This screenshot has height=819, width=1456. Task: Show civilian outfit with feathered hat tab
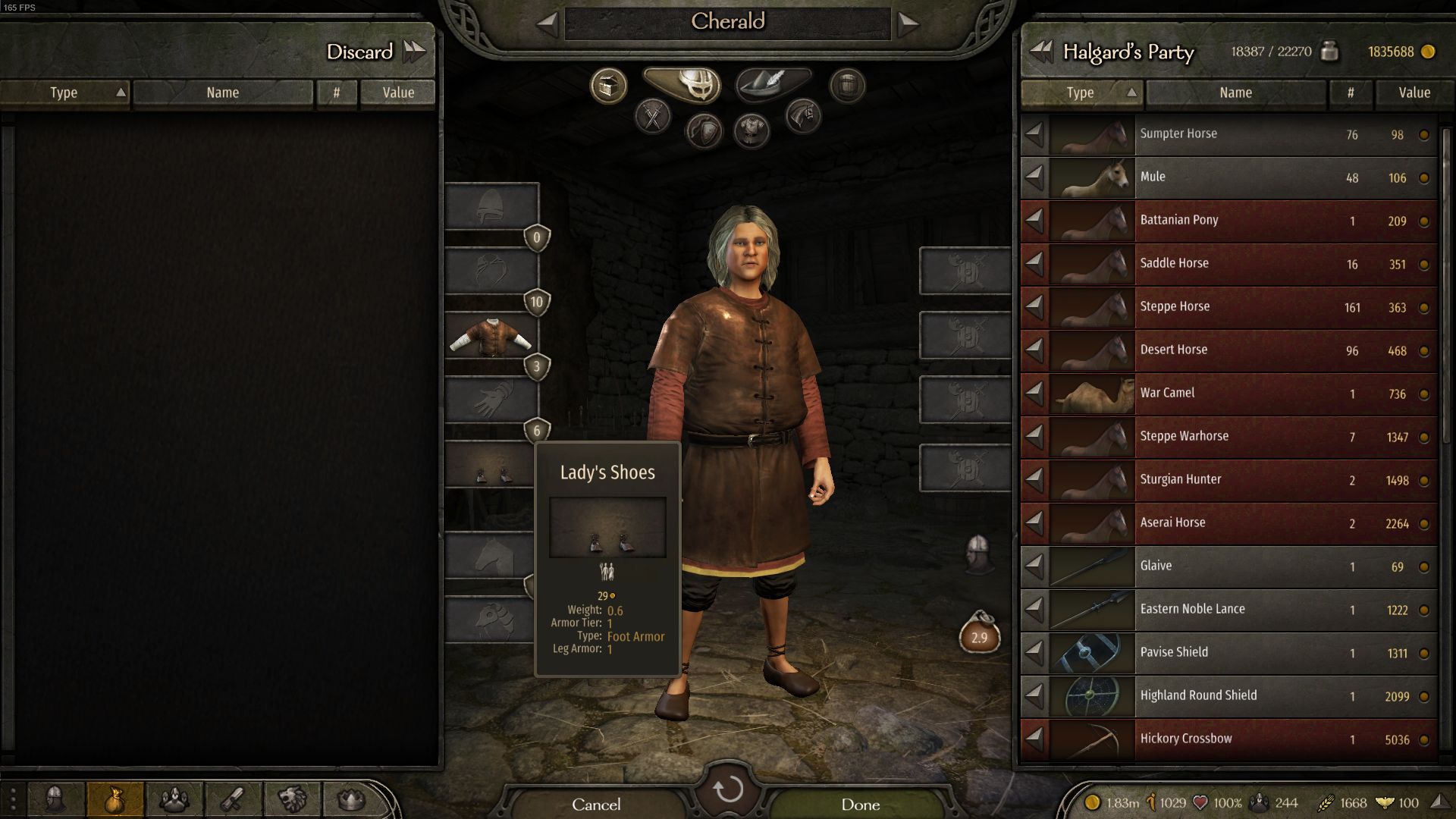[772, 83]
